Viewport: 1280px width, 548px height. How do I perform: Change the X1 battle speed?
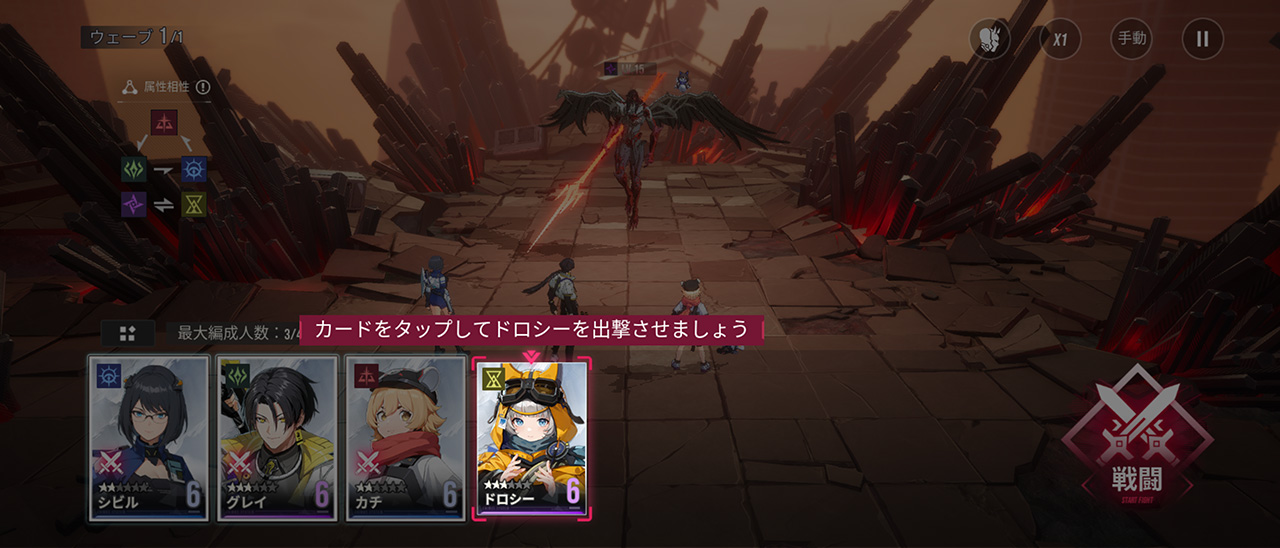[1060, 39]
